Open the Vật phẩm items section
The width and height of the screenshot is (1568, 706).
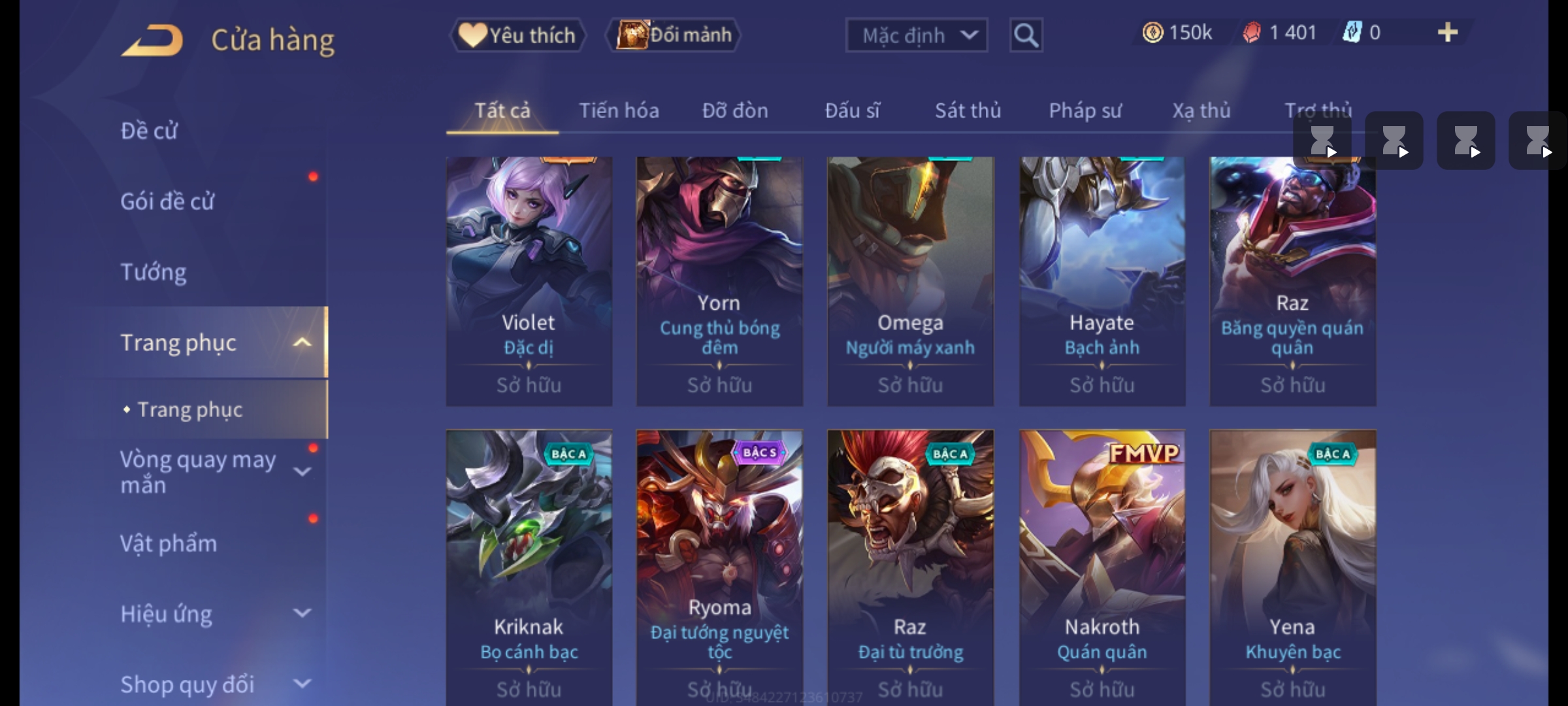pyautogui.click(x=169, y=544)
